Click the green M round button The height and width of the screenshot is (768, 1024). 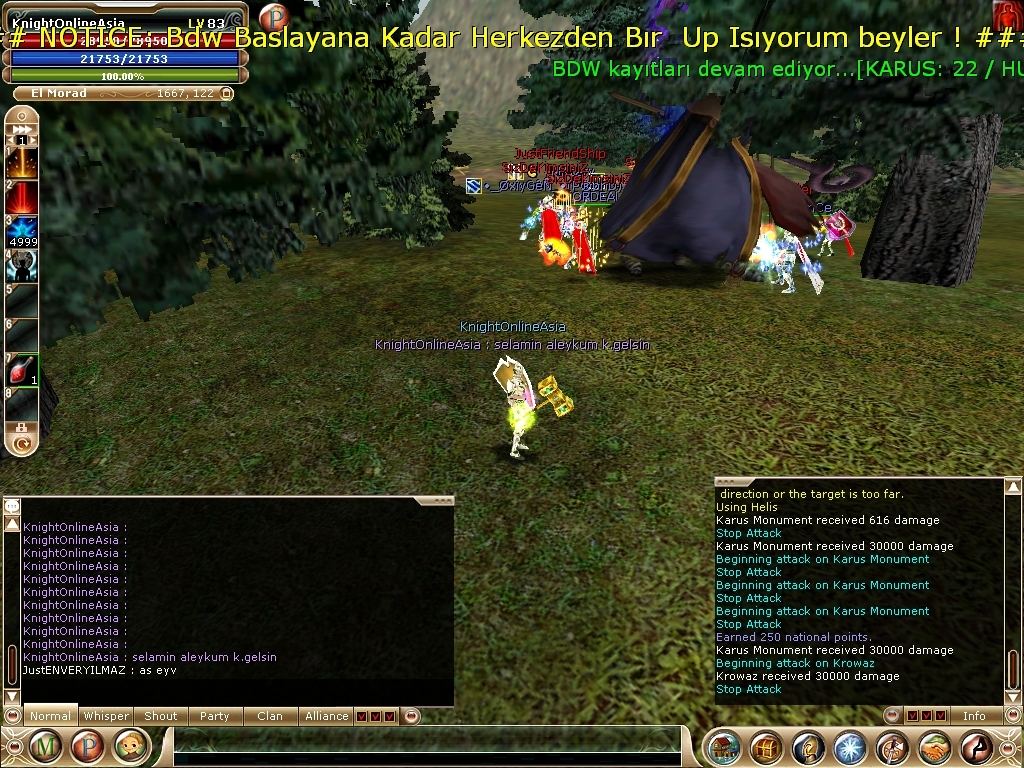tap(46, 746)
